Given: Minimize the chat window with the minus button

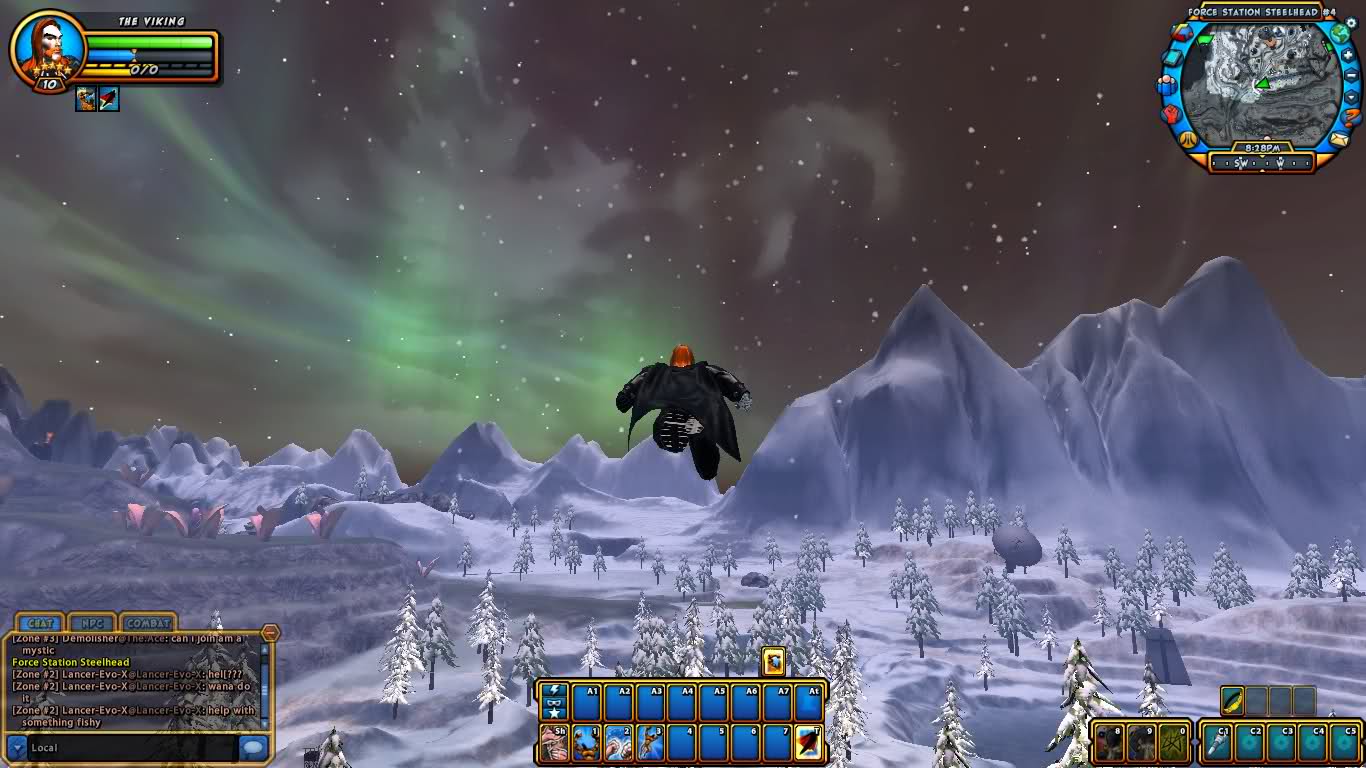Looking at the screenshot, I should 270,633.
